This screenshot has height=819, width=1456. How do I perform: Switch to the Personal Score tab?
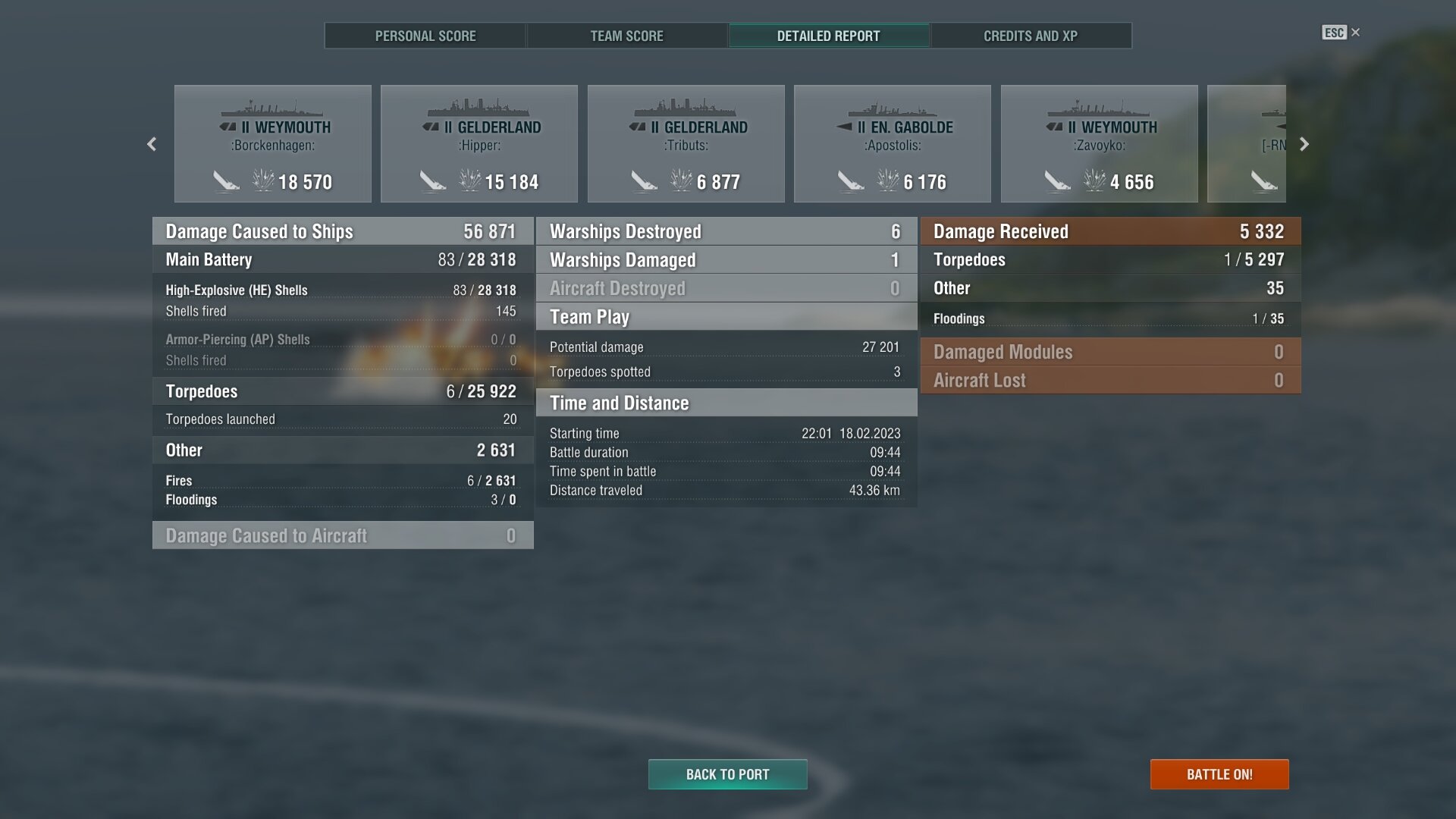pos(425,36)
